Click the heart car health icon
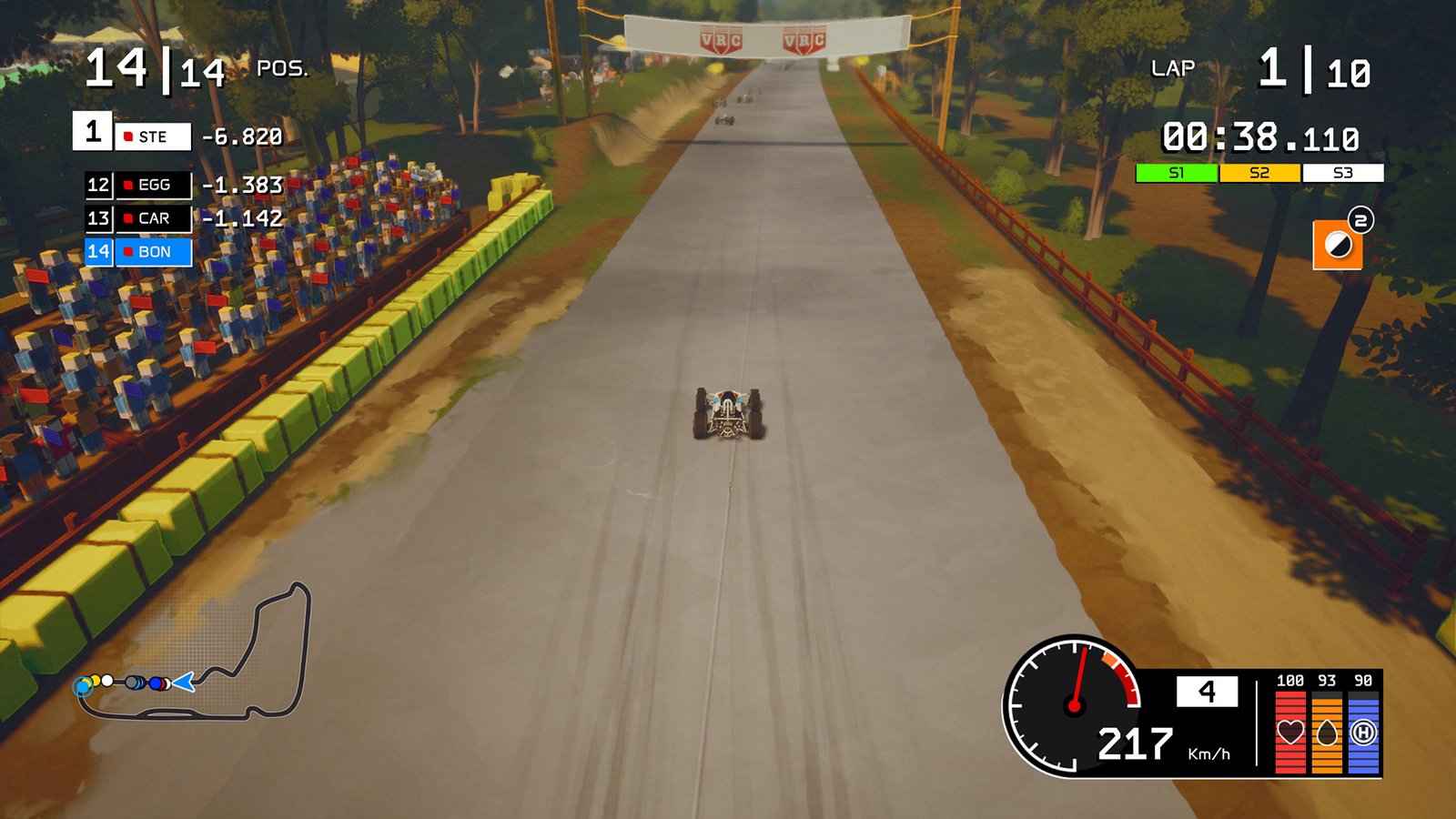The height and width of the screenshot is (819, 1456). [1289, 732]
